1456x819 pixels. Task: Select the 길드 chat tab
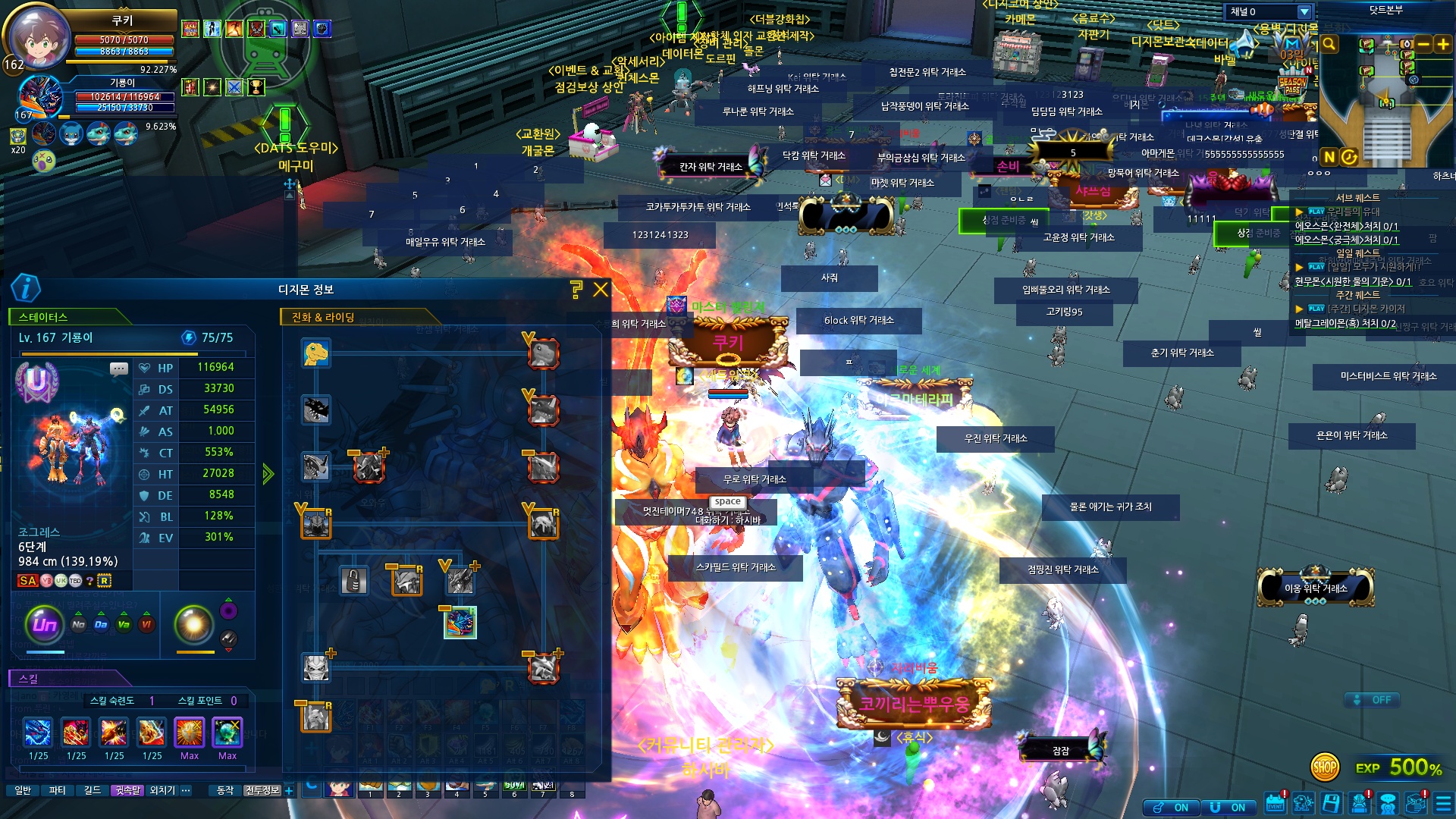(x=93, y=790)
